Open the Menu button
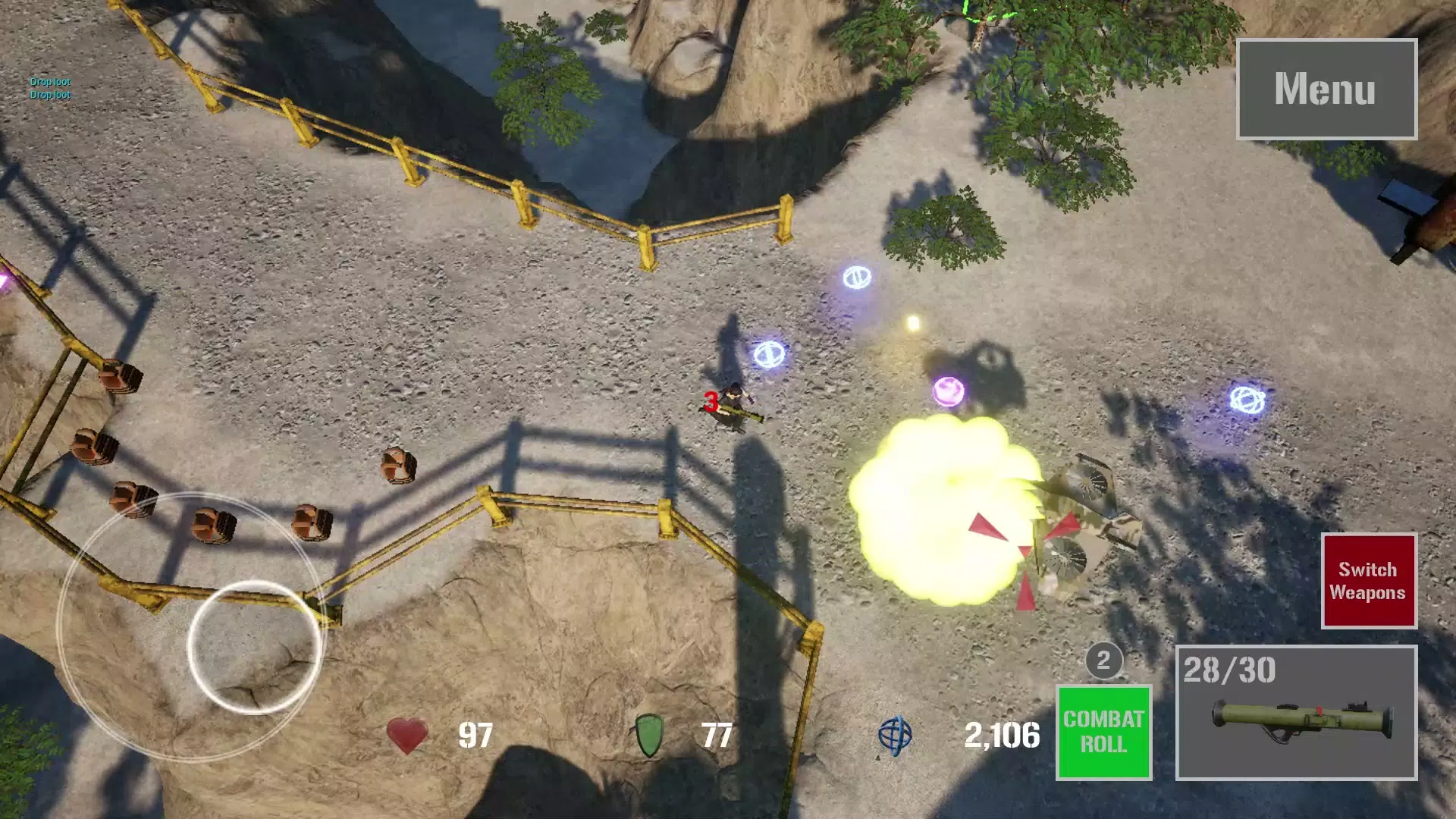Image resolution: width=1456 pixels, height=819 pixels. tap(1326, 89)
